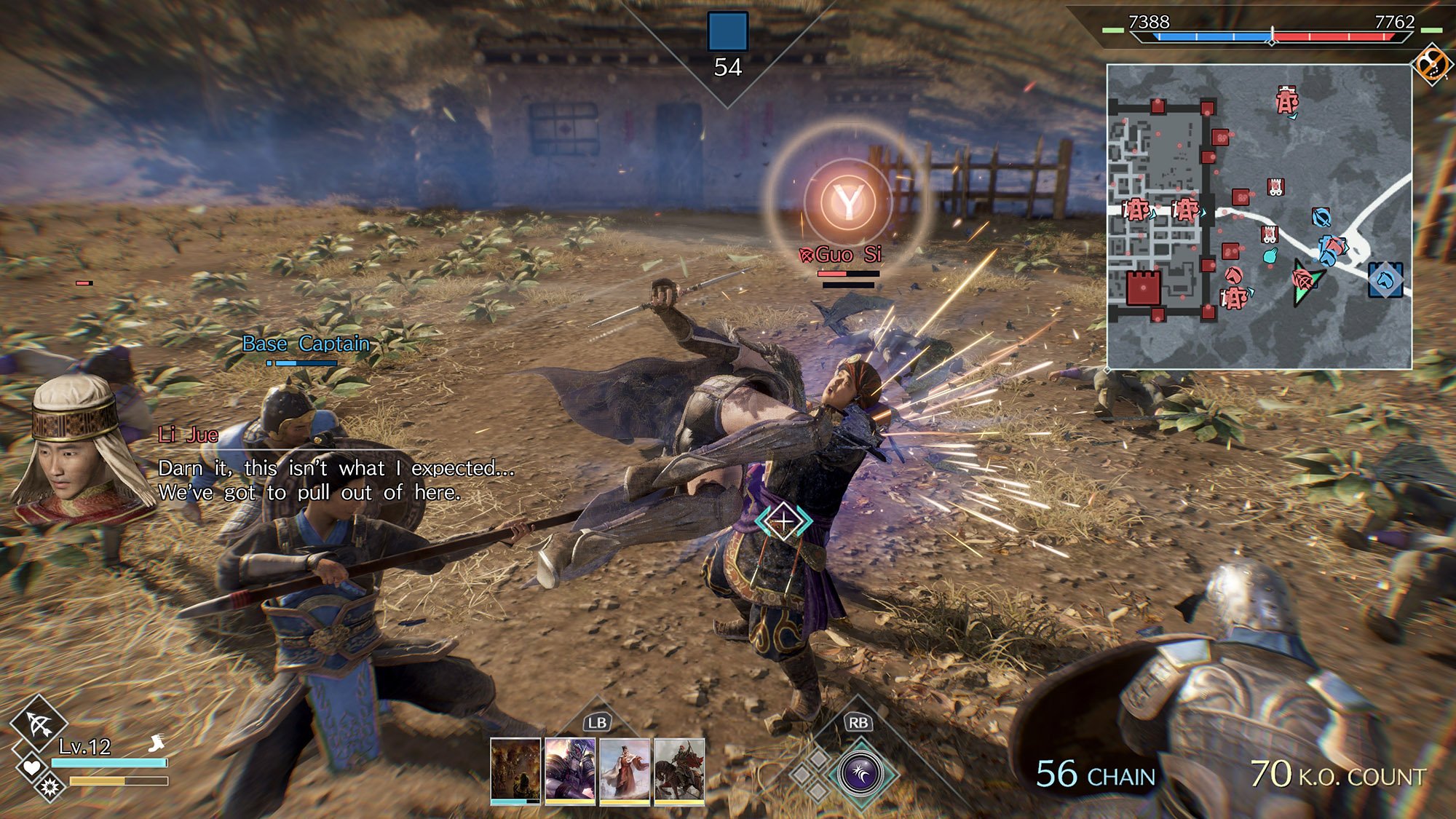This screenshot has width=1456, height=819.
Task: Pick the robed strategist art card
Action: [x=625, y=769]
